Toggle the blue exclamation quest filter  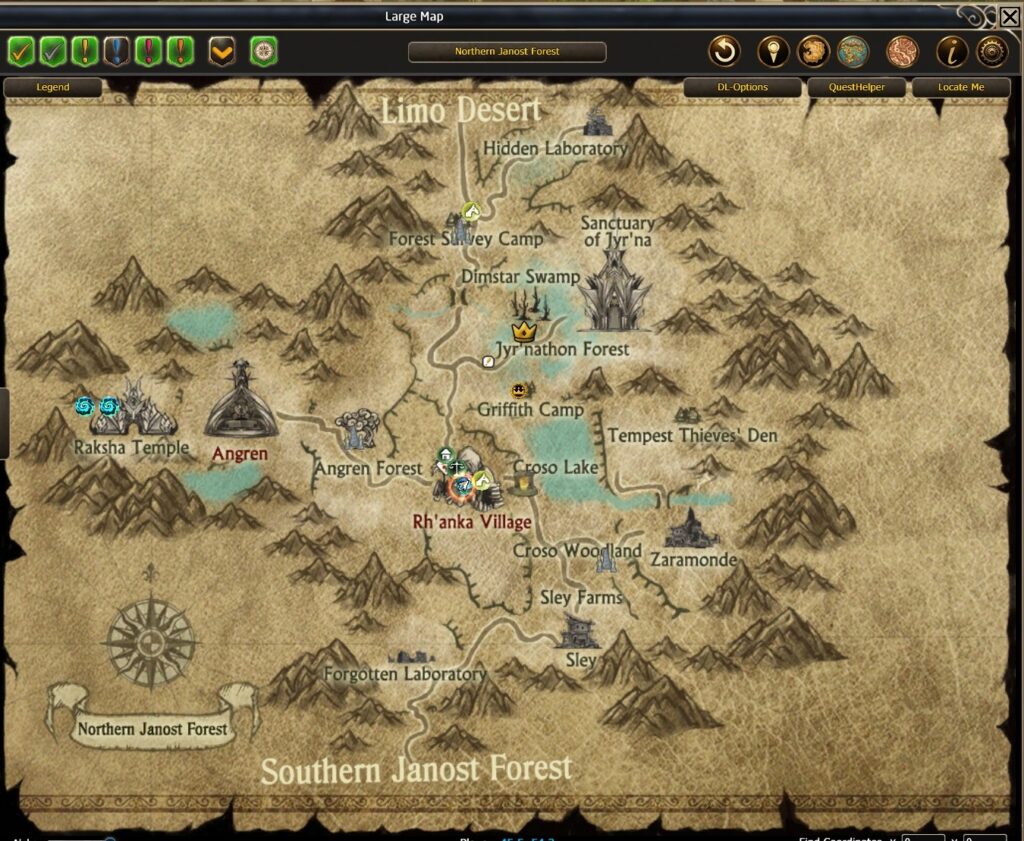(118, 50)
